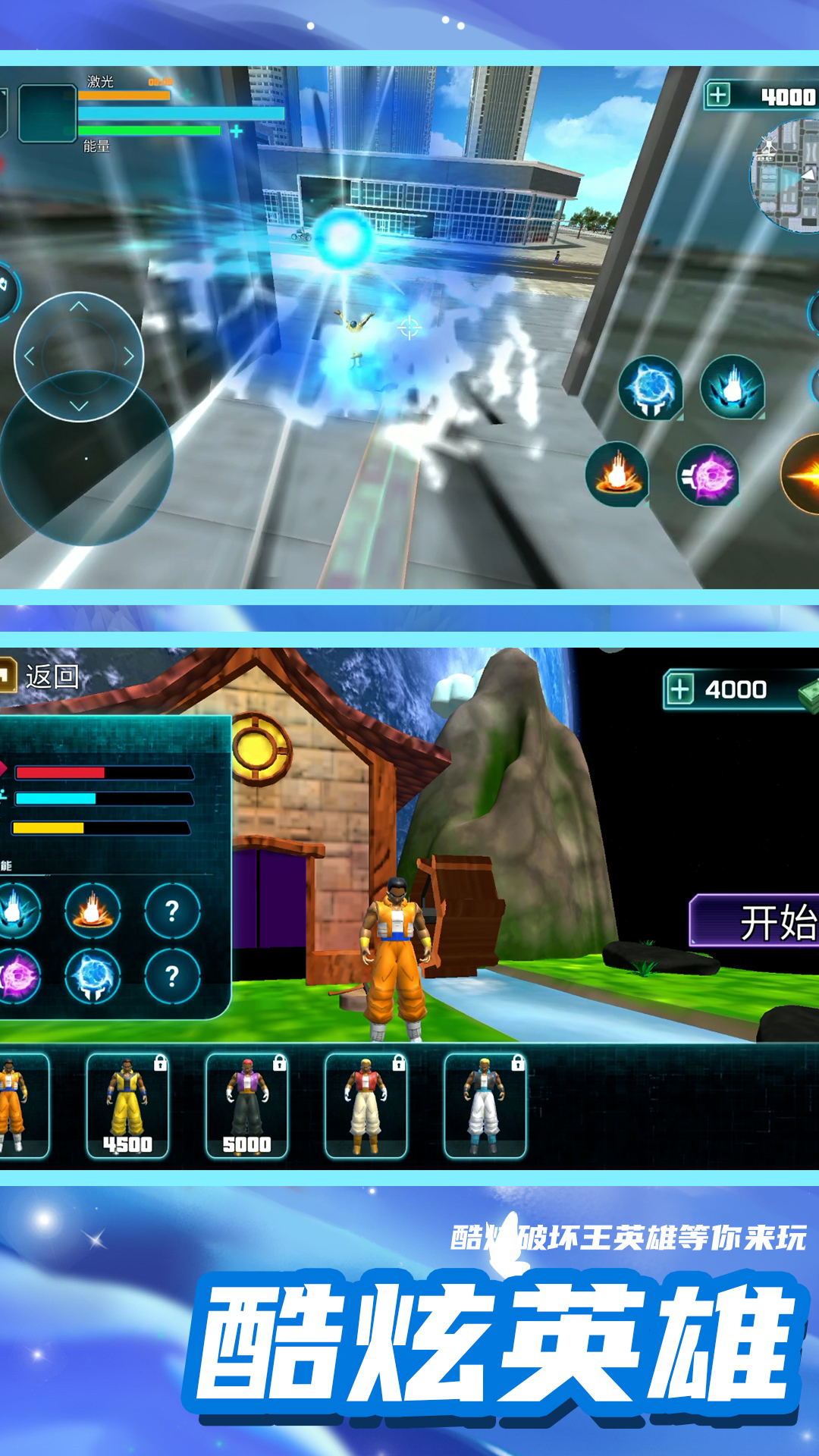Tap the up arrow on movement pad
This screenshot has width=819, height=1456.
pyautogui.click(x=79, y=307)
